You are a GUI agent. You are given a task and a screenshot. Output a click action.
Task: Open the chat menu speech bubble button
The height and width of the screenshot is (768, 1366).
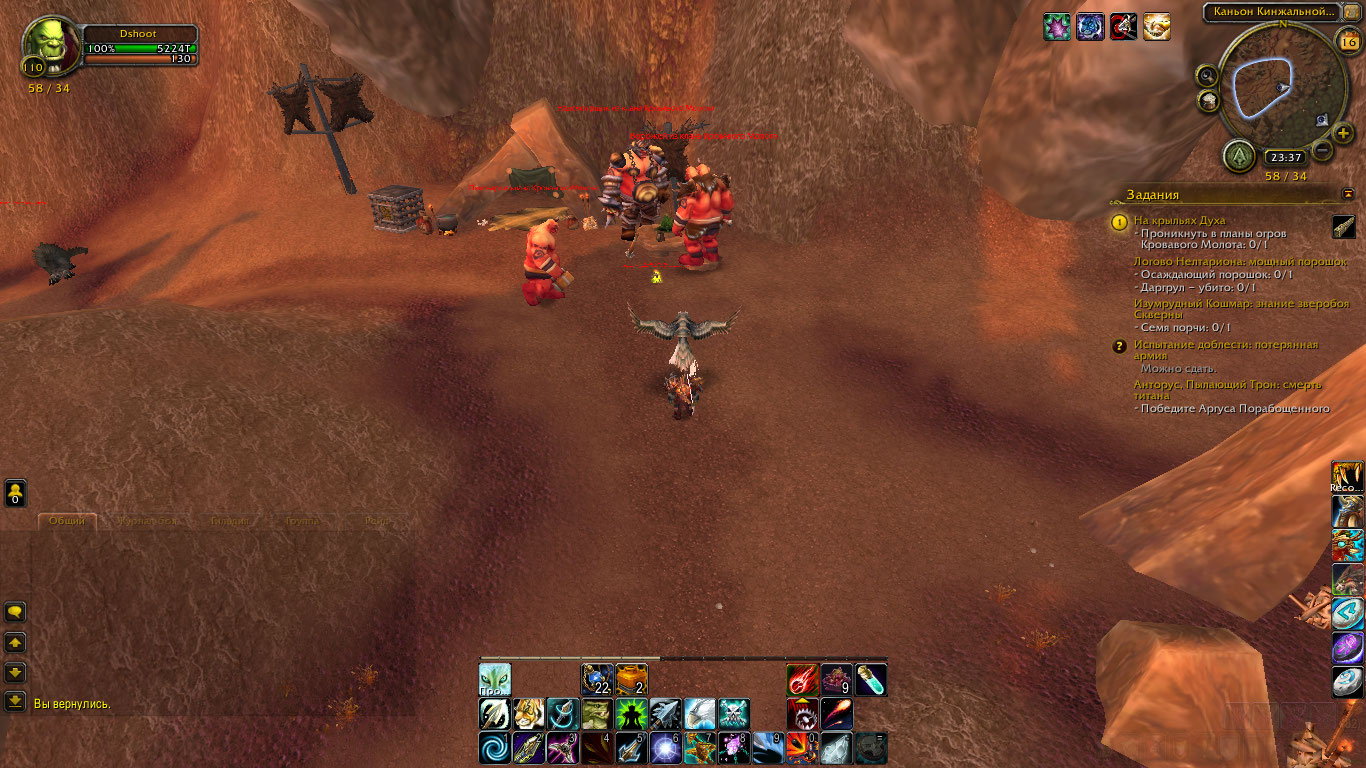tap(15, 611)
